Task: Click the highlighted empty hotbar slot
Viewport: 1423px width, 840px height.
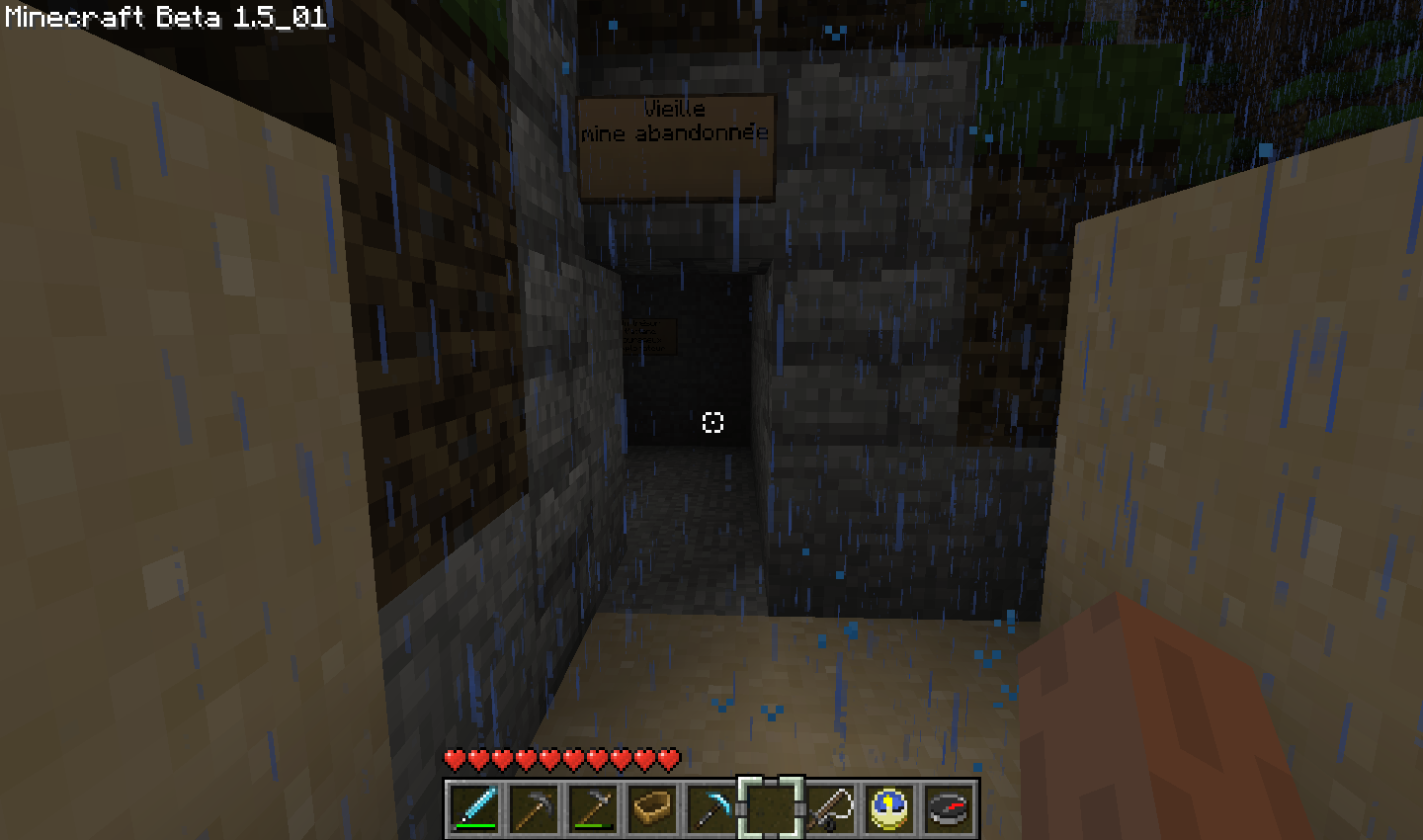Action: [x=771, y=808]
